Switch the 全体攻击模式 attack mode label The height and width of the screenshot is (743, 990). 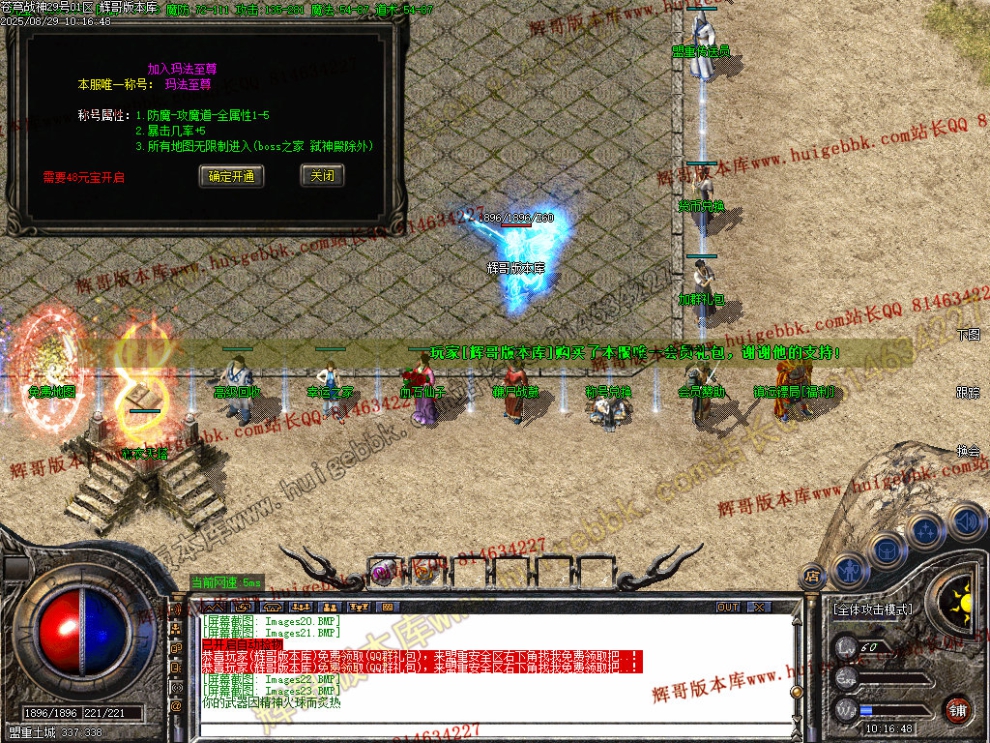pyautogui.click(x=872, y=608)
